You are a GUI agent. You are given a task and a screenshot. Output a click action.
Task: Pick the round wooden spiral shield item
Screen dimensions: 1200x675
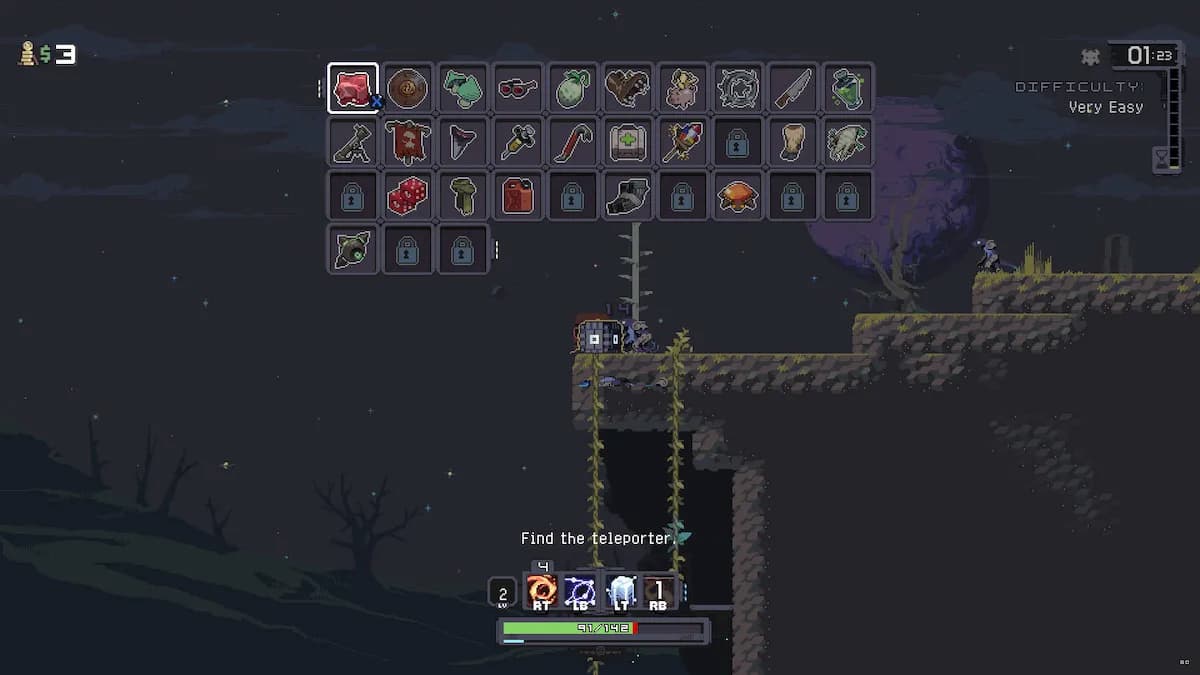408,88
